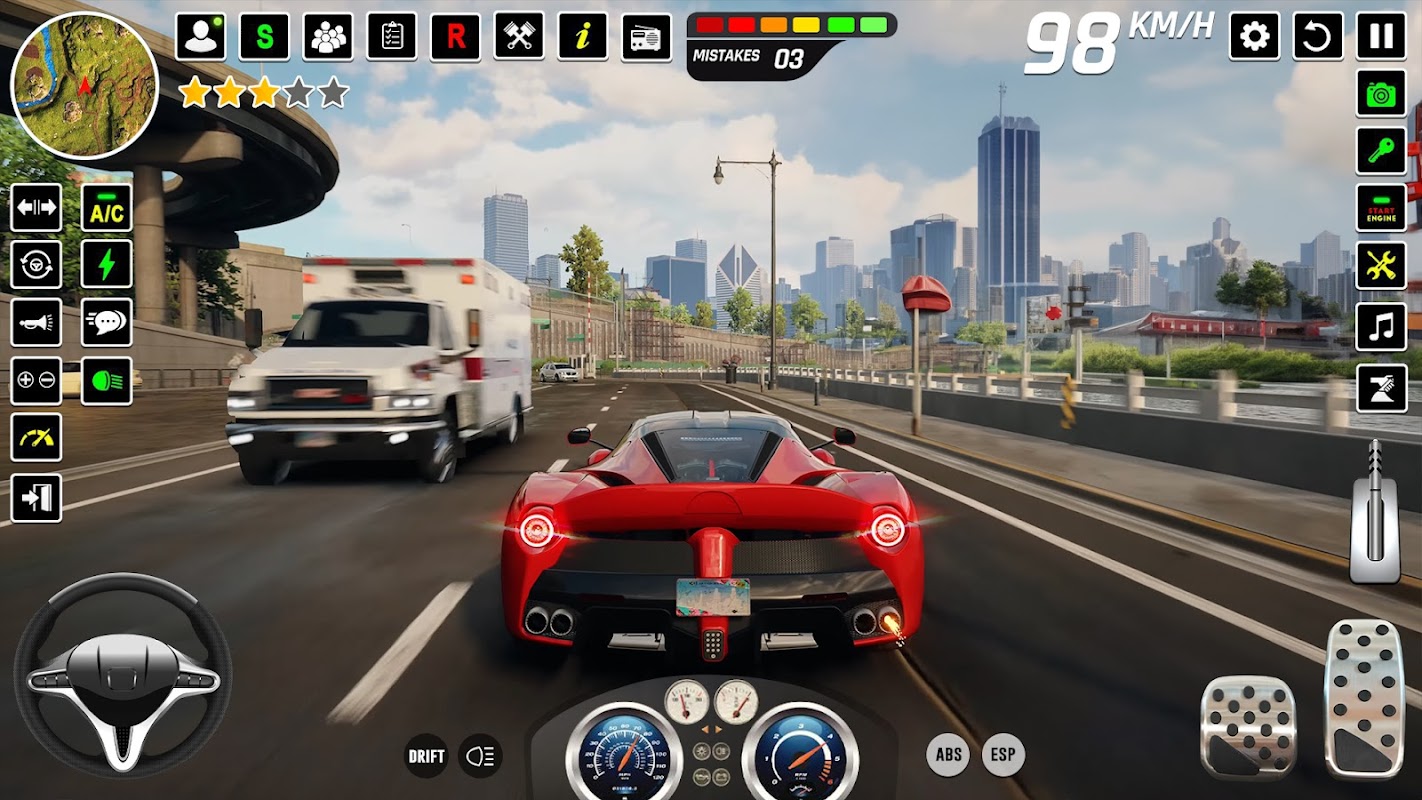Image resolution: width=1422 pixels, height=800 pixels.
Task: Tap the Start Engine button
Action: coord(1381,208)
